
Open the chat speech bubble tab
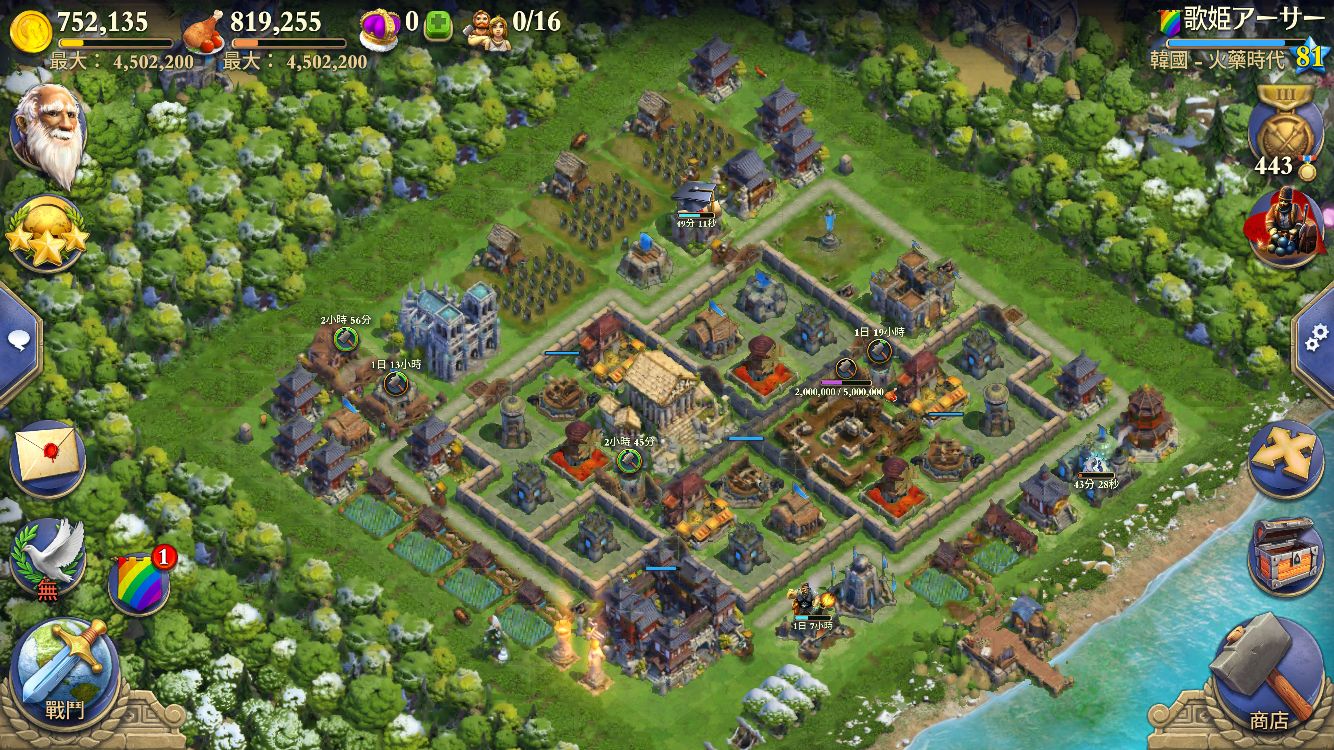click(x=18, y=341)
